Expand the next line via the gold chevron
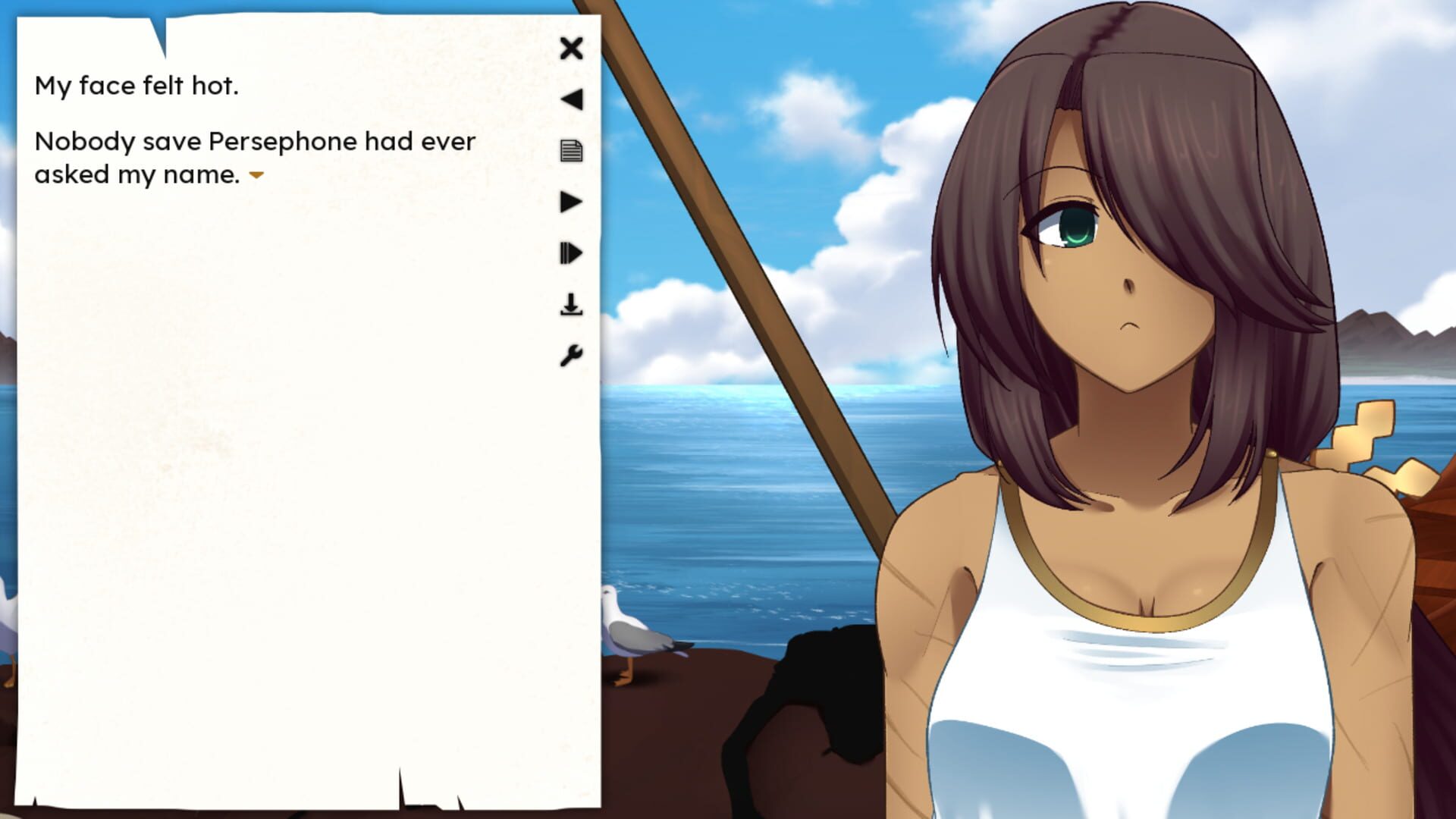This screenshot has height=819, width=1456. point(257,176)
